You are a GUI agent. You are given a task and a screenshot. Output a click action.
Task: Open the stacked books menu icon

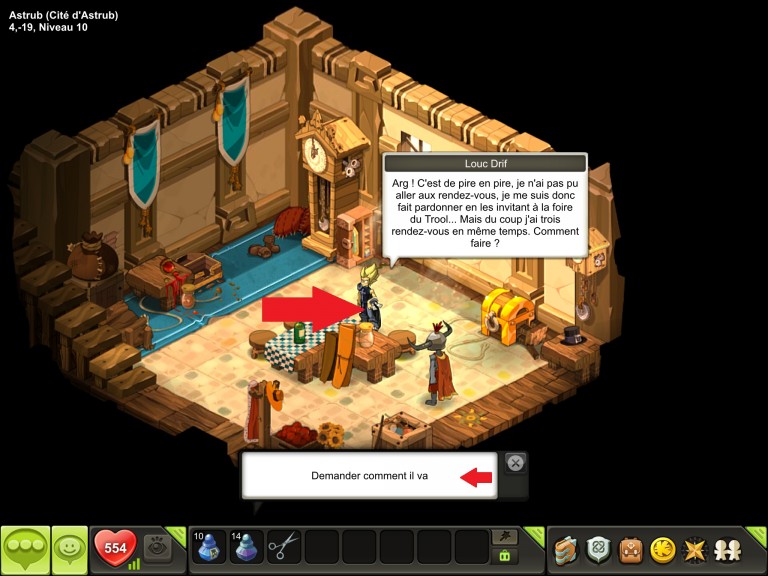pos(567,549)
